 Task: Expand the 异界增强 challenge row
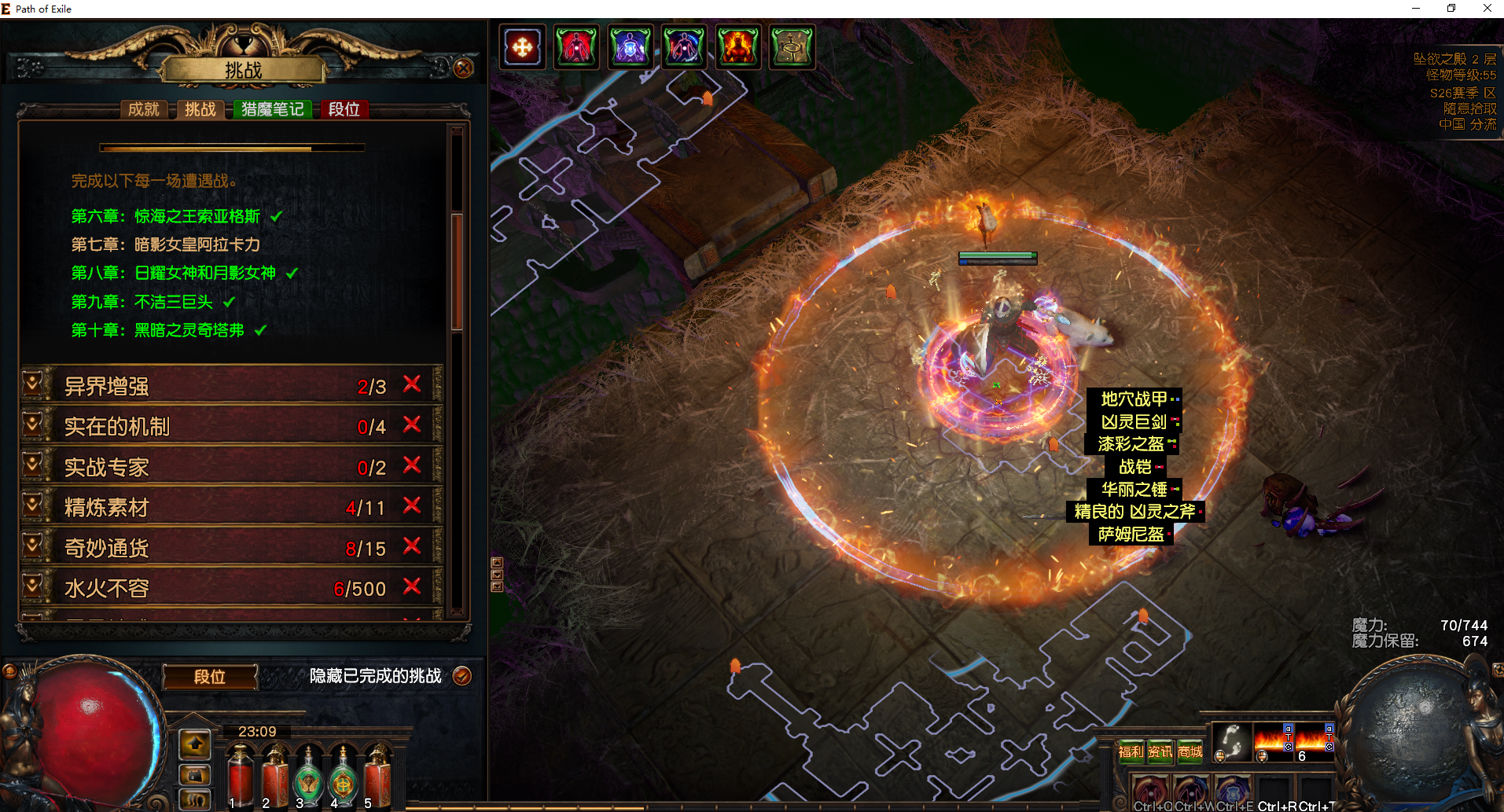click(x=32, y=385)
